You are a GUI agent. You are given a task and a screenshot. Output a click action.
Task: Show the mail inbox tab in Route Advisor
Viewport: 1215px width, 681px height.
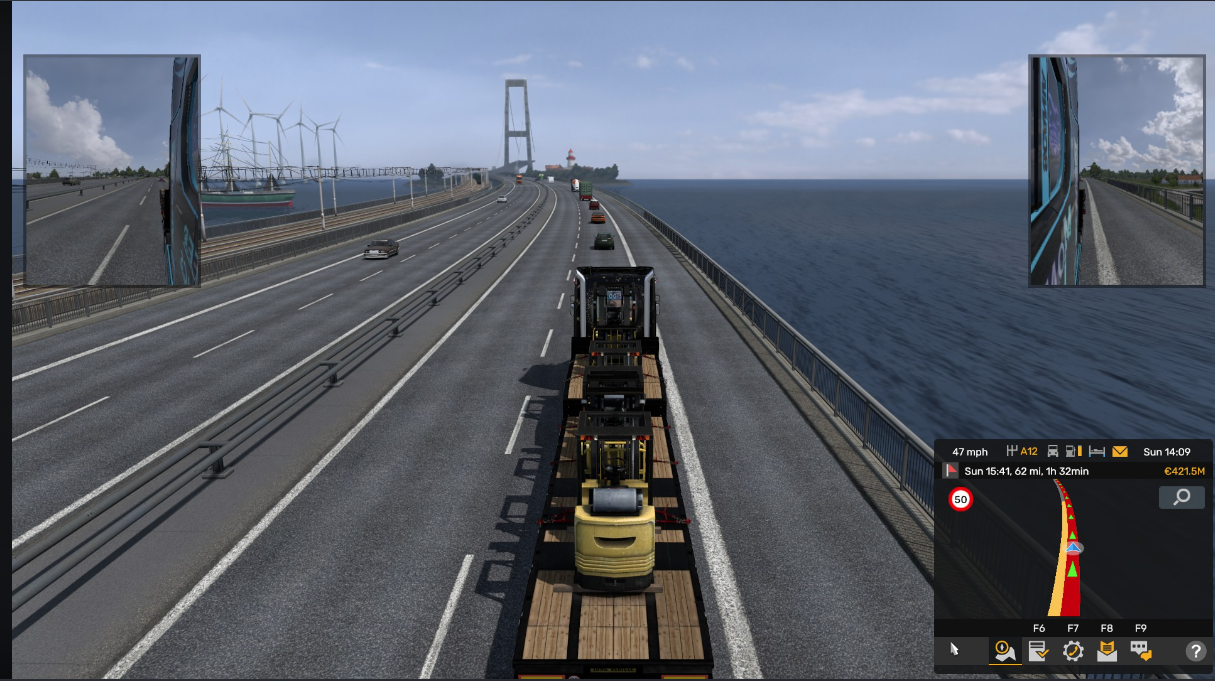point(1107,651)
